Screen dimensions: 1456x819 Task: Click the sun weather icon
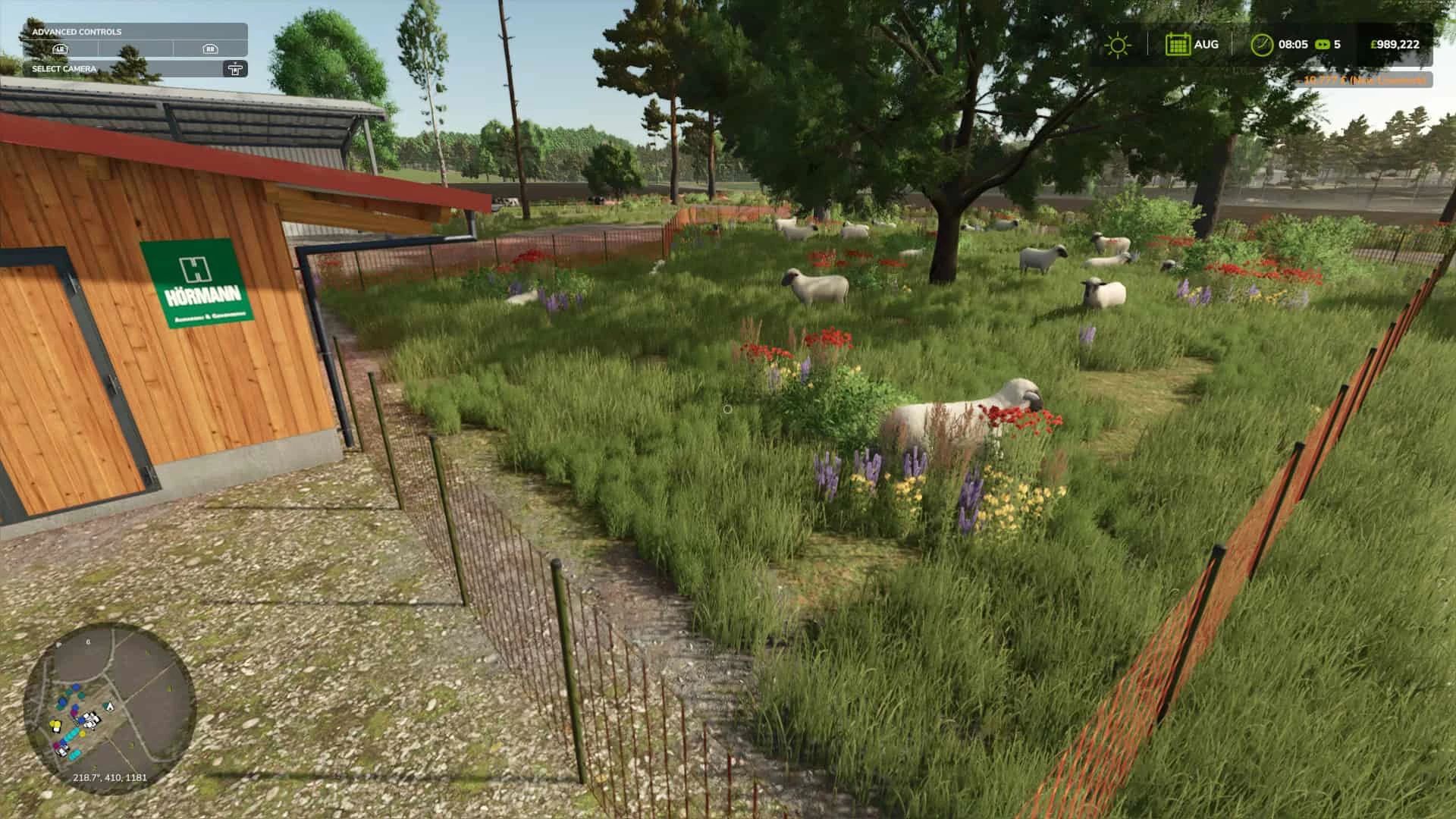[1117, 45]
